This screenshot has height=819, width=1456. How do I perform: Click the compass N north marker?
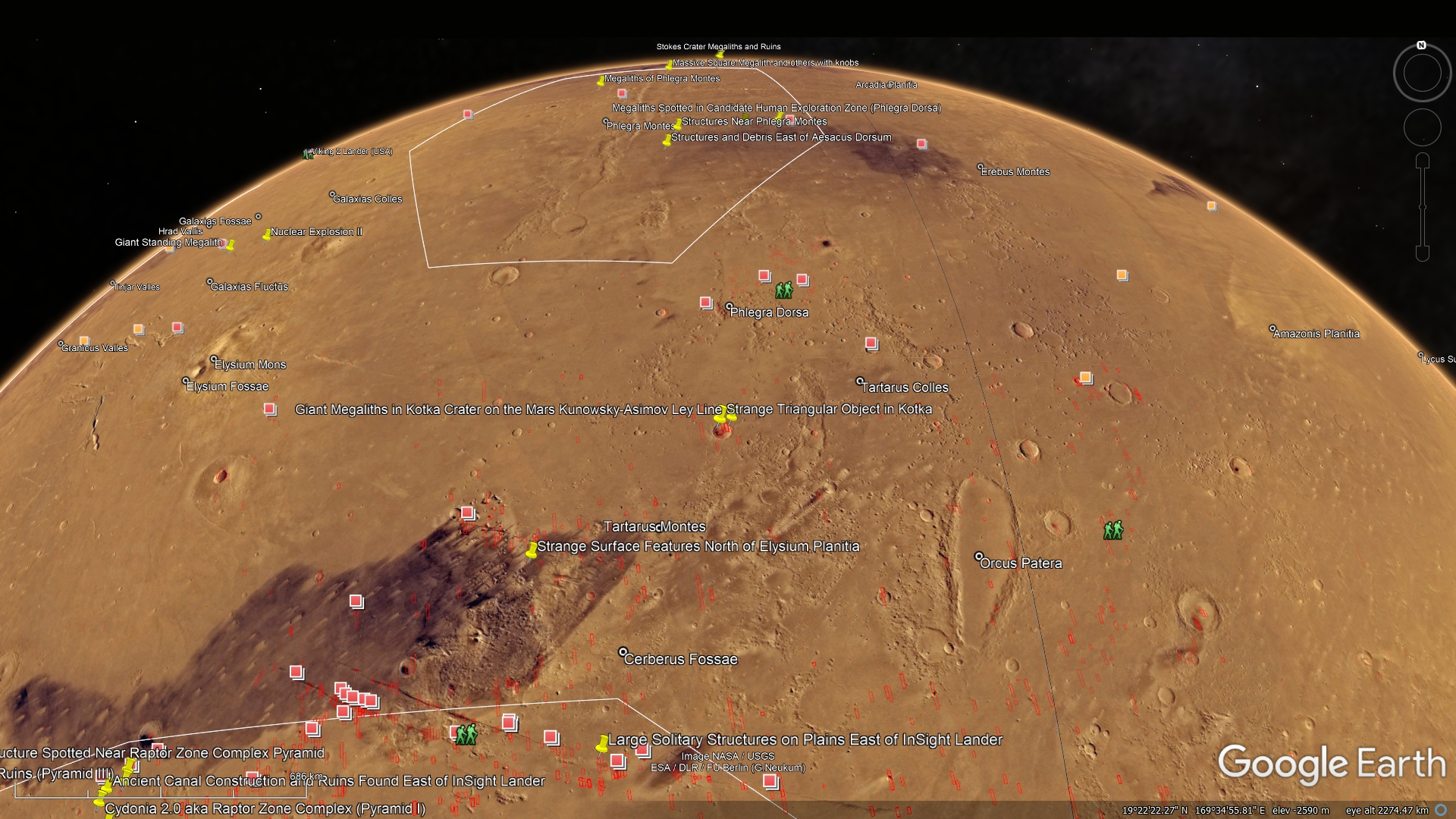1422,45
